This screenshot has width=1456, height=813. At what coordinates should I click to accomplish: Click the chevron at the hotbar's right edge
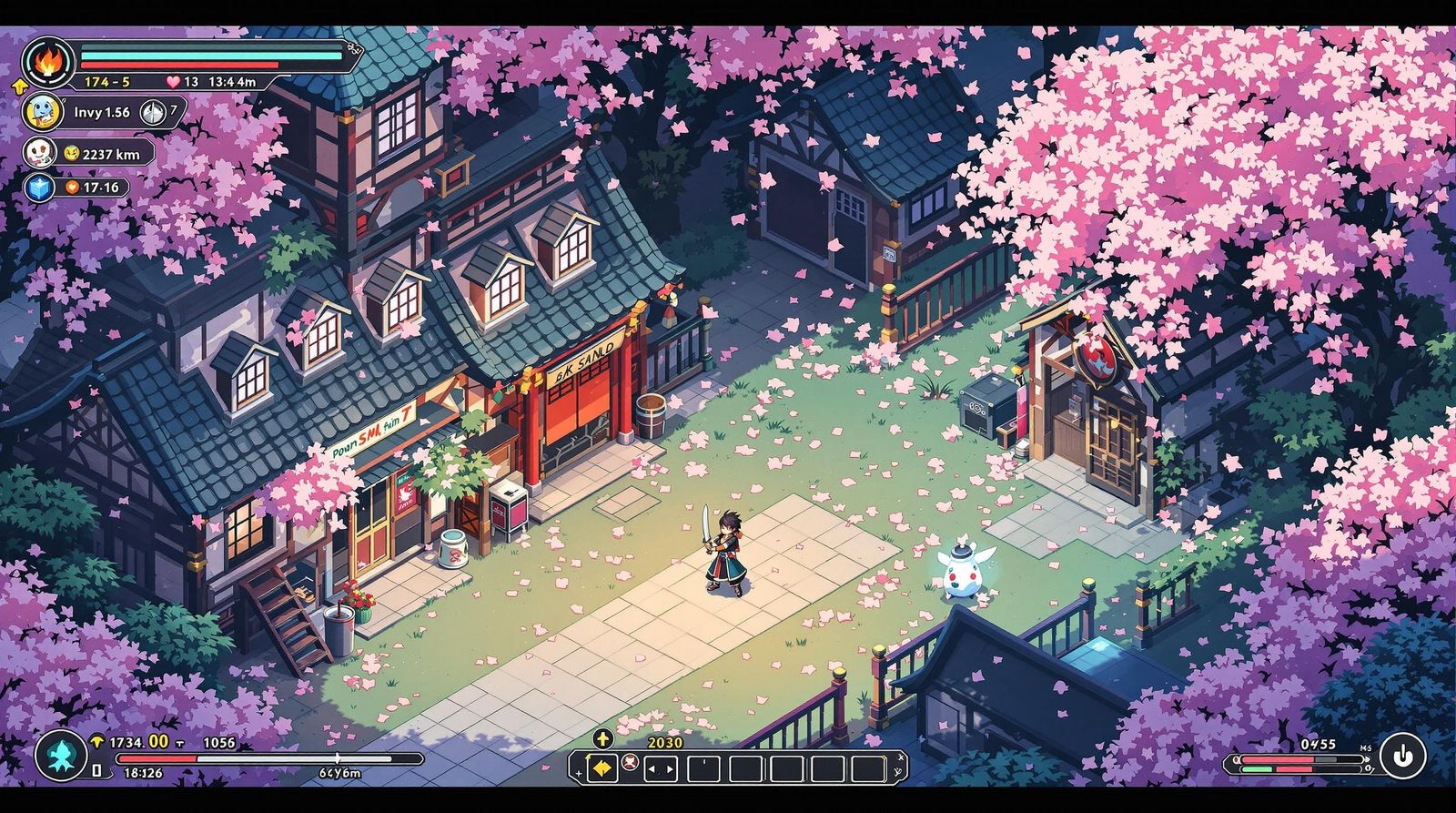901,759
